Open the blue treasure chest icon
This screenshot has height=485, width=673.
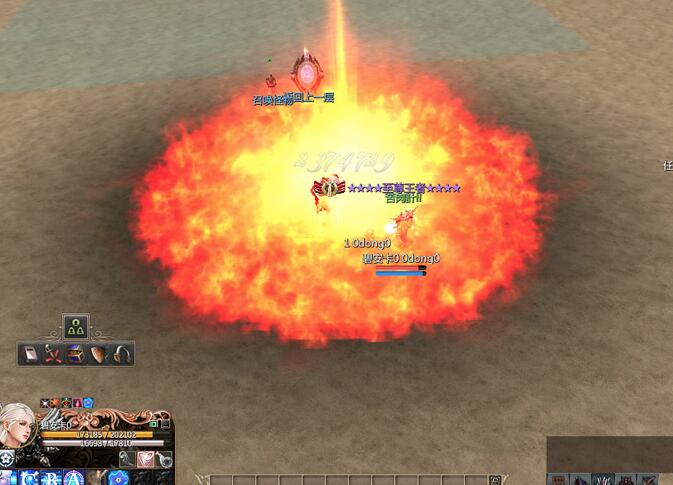coord(76,354)
